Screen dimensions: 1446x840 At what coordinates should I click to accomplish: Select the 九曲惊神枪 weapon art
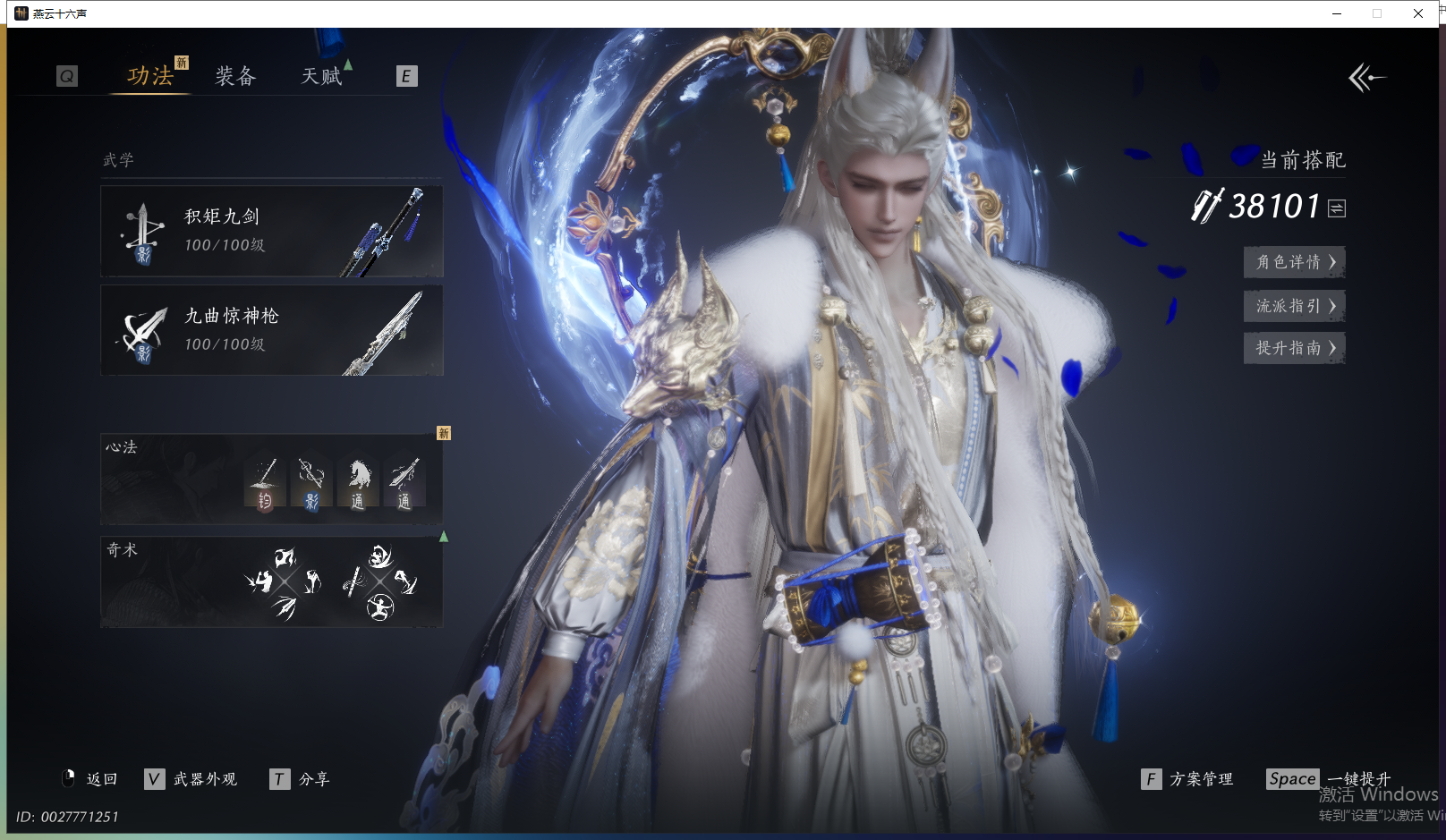[x=272, y=330]
